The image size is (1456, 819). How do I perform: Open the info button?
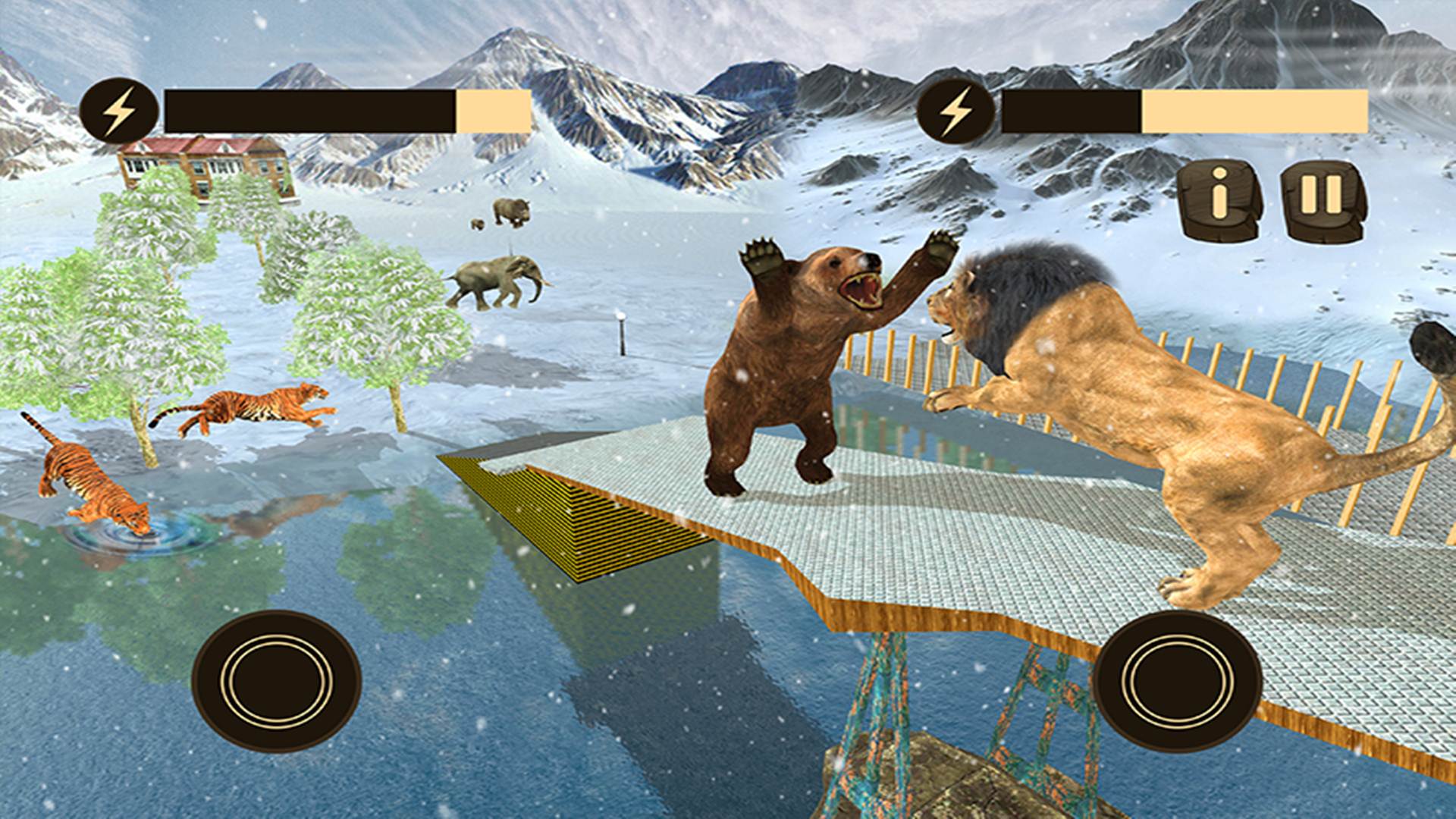1221,199
